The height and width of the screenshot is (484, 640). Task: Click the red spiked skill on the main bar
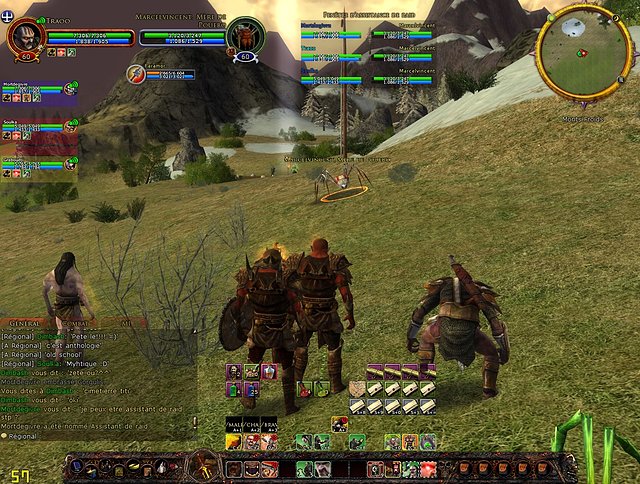pyautogui.click(x=427, y=468)
